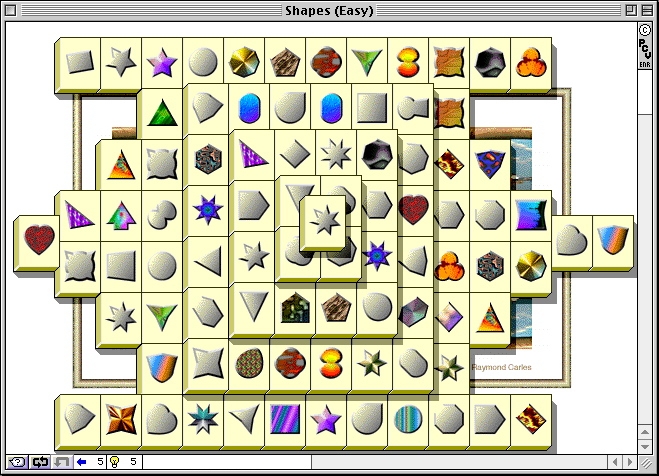Select the rainbow striped shield tile
Viewport: 659px width, 476px height.
(612, 240)
